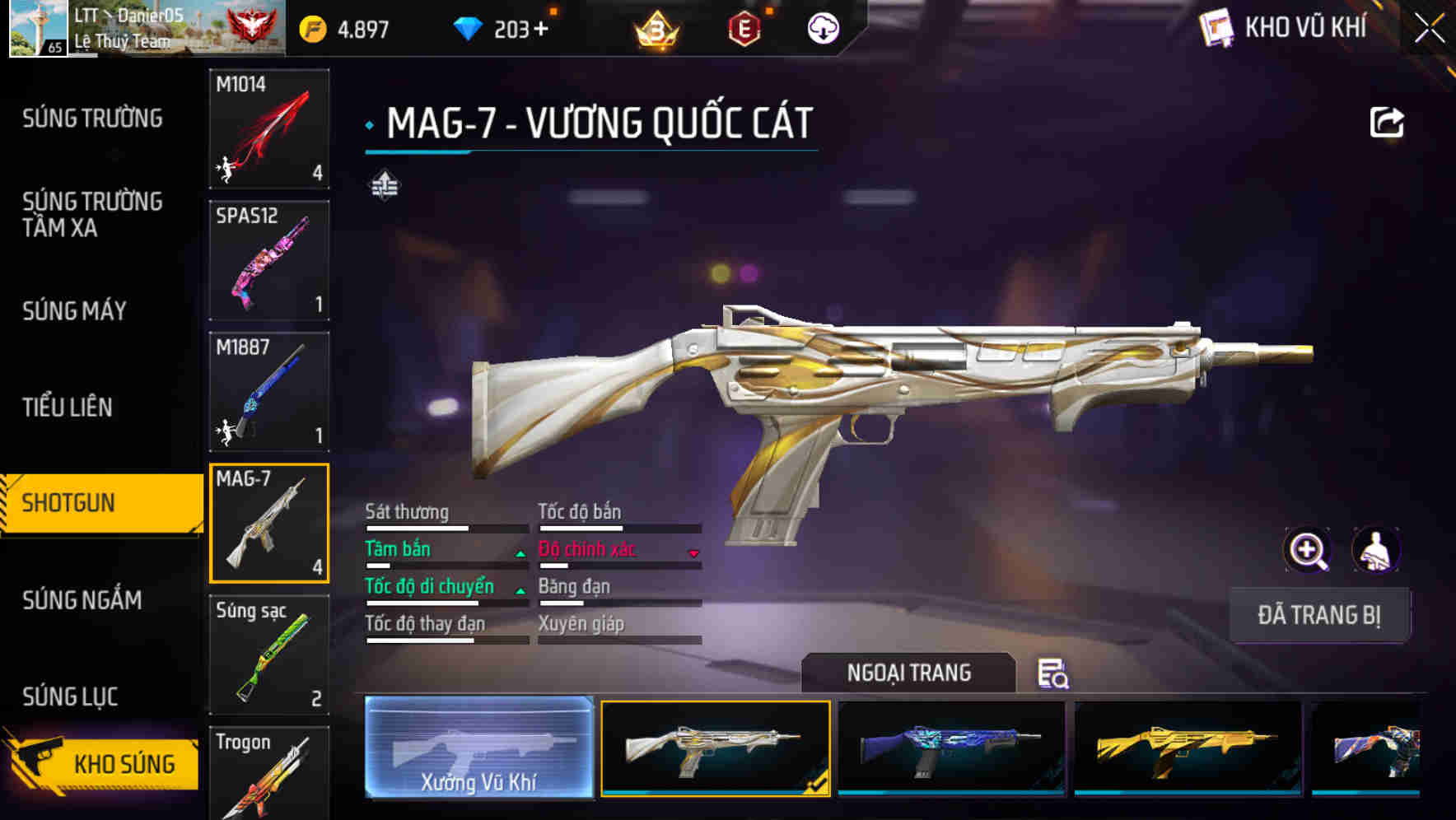Image resolution: width=1456 pixels, height=820 pixels.
Task: Close the weapon armory screen
Action: [1429, 29]
